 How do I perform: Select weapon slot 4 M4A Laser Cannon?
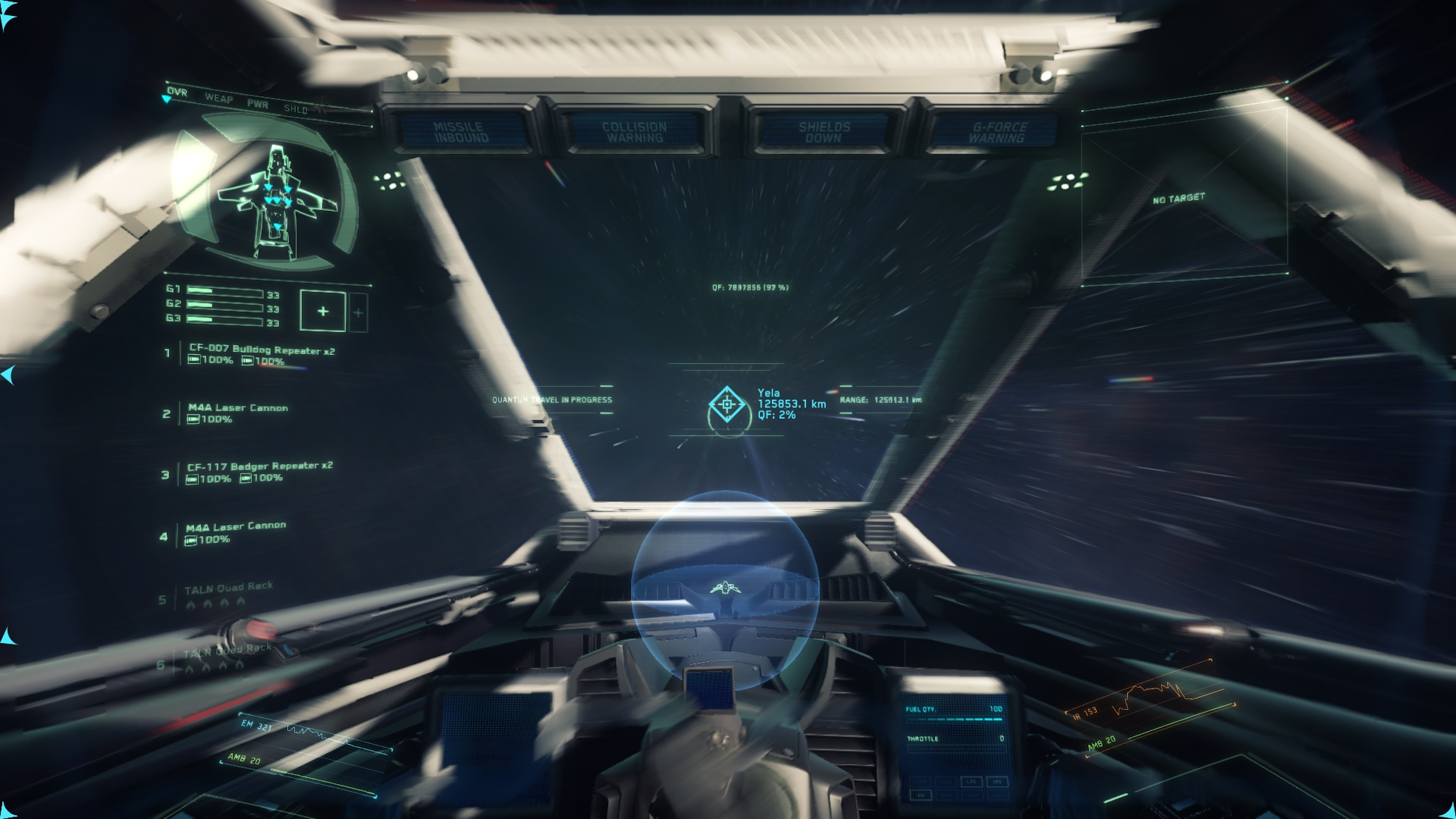[x=236, y=526]
